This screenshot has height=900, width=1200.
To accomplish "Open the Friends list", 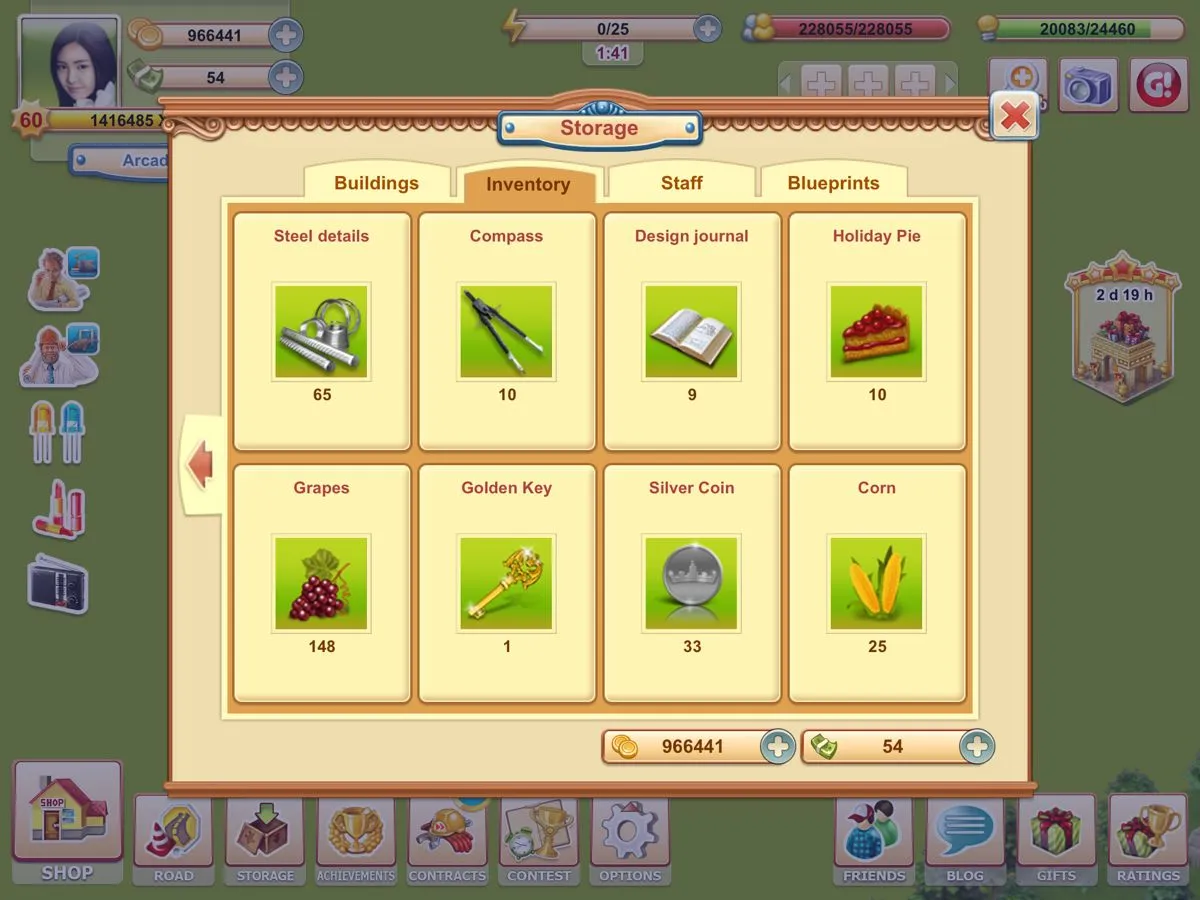I will click(874, 838).
